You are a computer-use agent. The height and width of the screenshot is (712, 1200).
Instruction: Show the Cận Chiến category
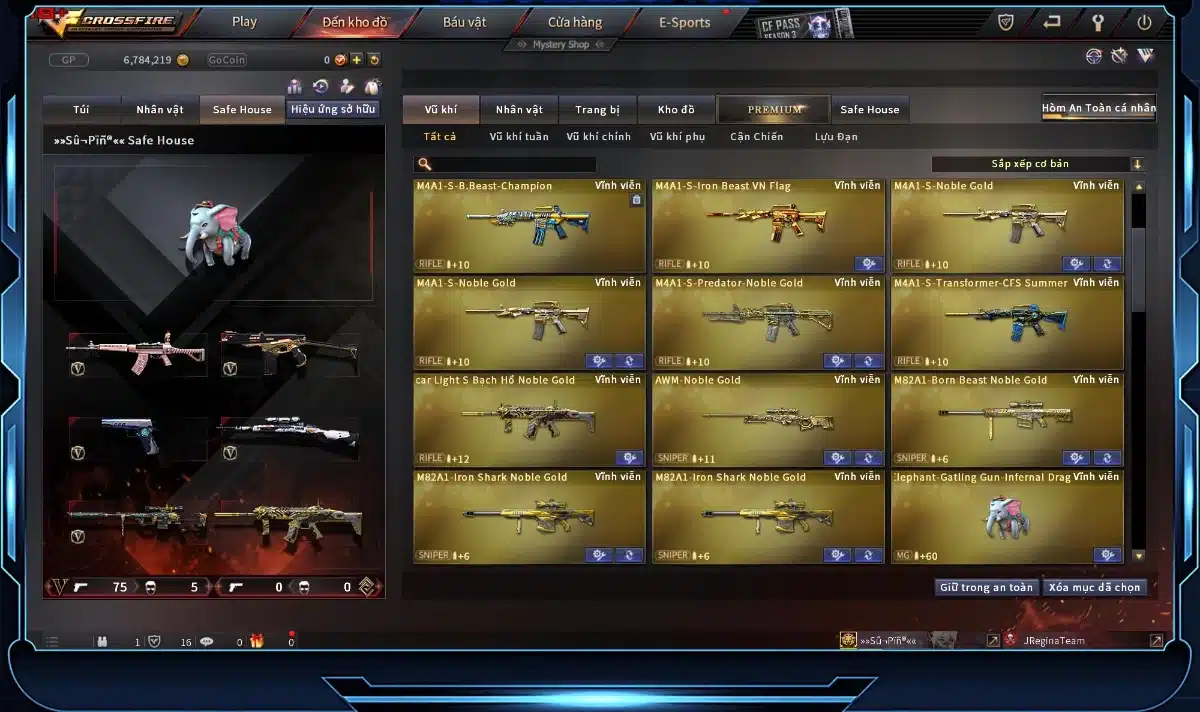point(756,137)
